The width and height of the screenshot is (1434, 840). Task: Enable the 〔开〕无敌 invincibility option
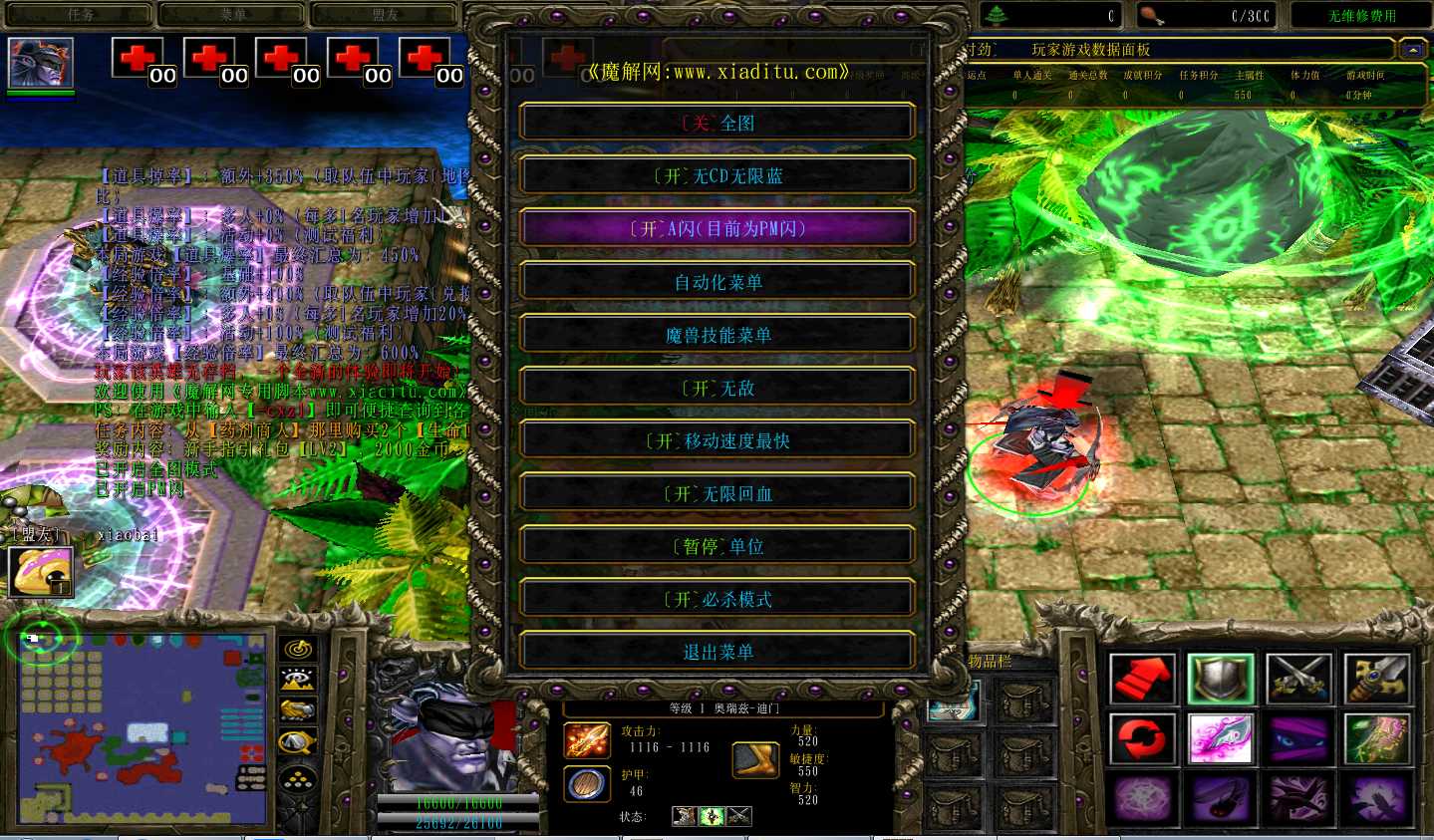tap(717, 388)
